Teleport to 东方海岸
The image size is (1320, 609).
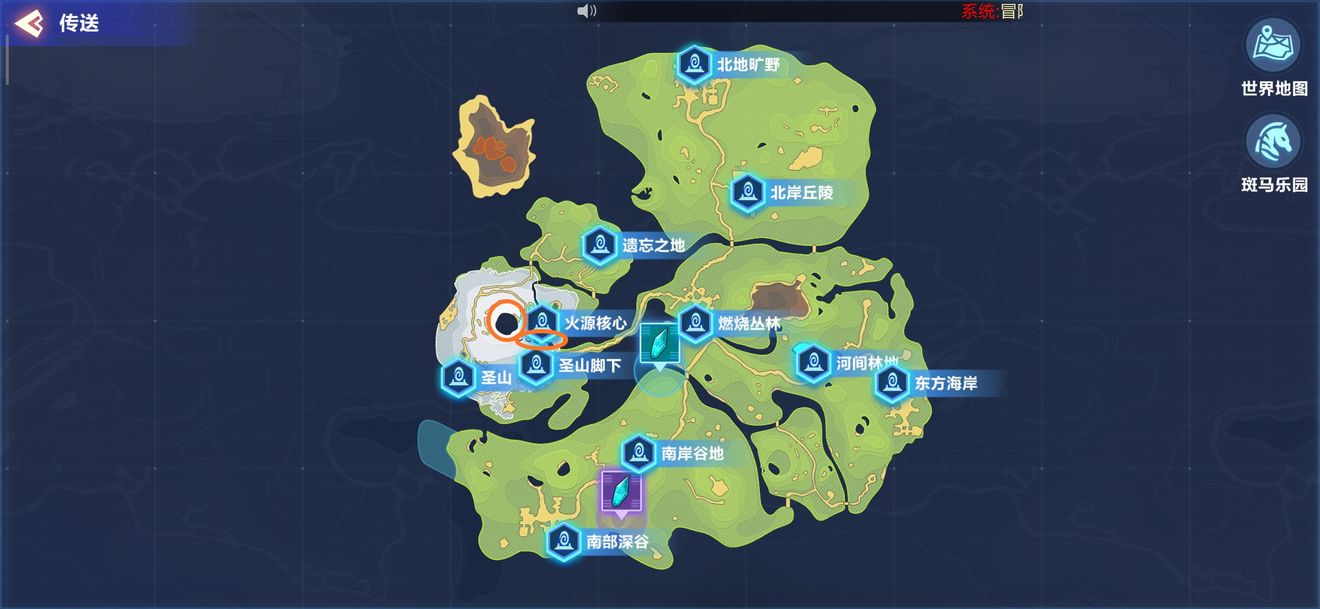click(x=892, y=382)
